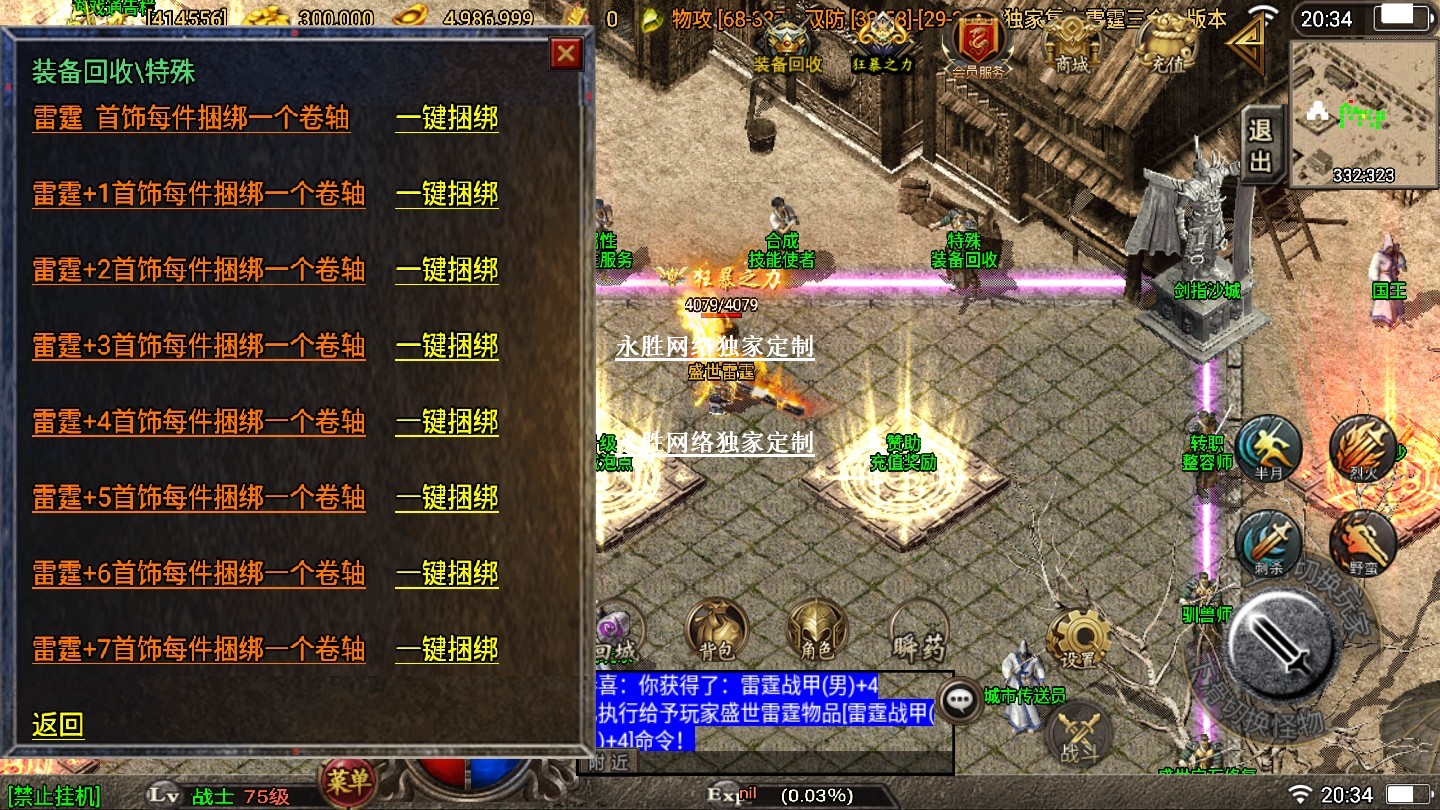
Task: Select 雷霆+1首饰 scroll bundling link
Action: point(199,194)
